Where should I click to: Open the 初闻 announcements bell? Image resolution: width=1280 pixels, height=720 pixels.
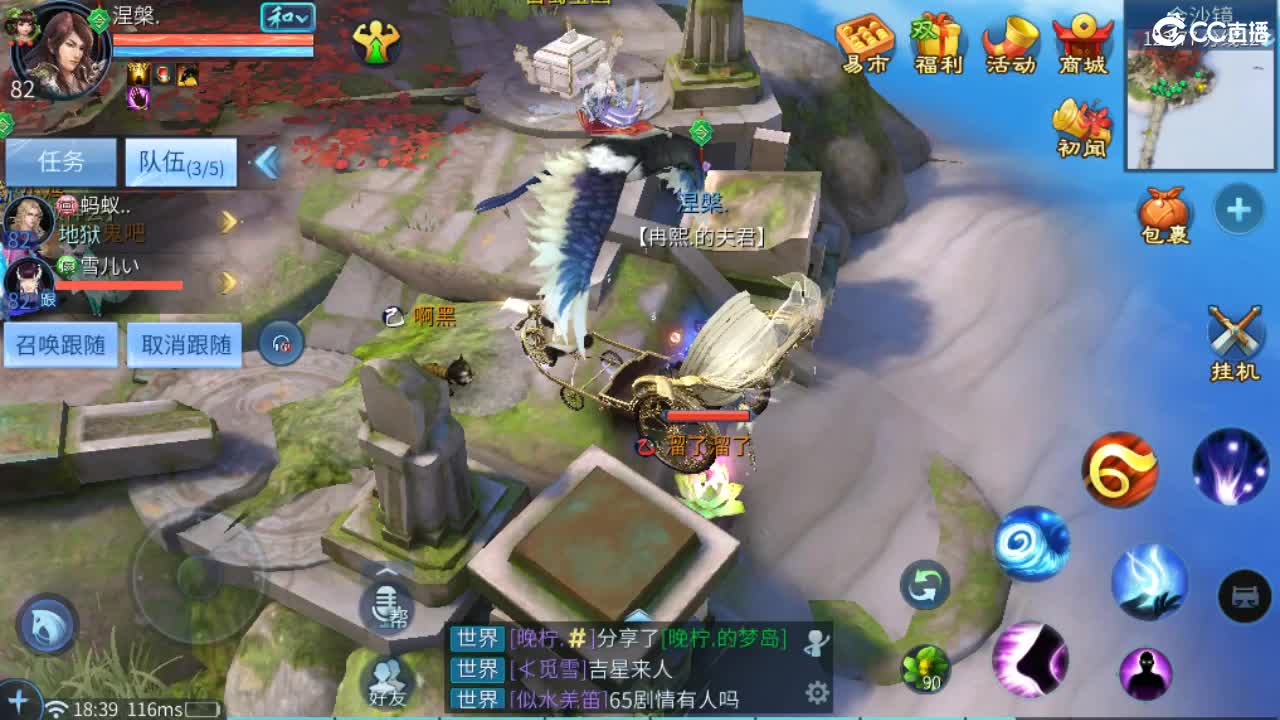point(1083,125)
